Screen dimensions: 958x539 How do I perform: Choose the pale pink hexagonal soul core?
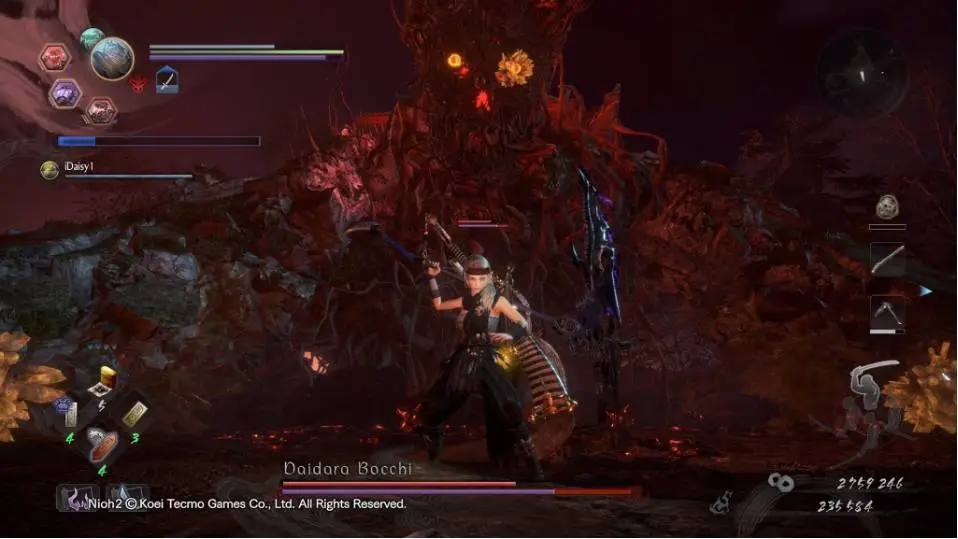[98, 109]
